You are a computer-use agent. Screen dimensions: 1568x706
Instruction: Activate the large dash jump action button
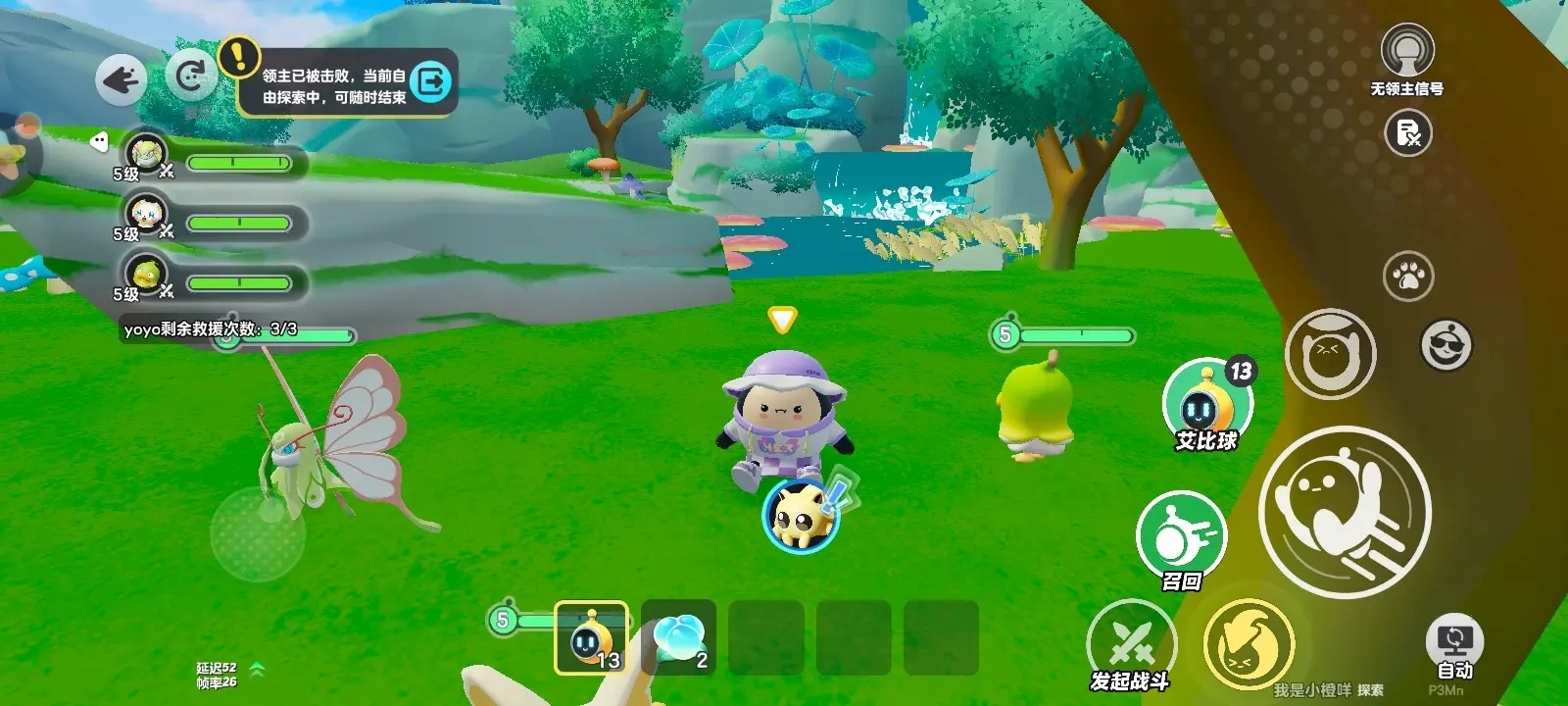pos(1345,512)
